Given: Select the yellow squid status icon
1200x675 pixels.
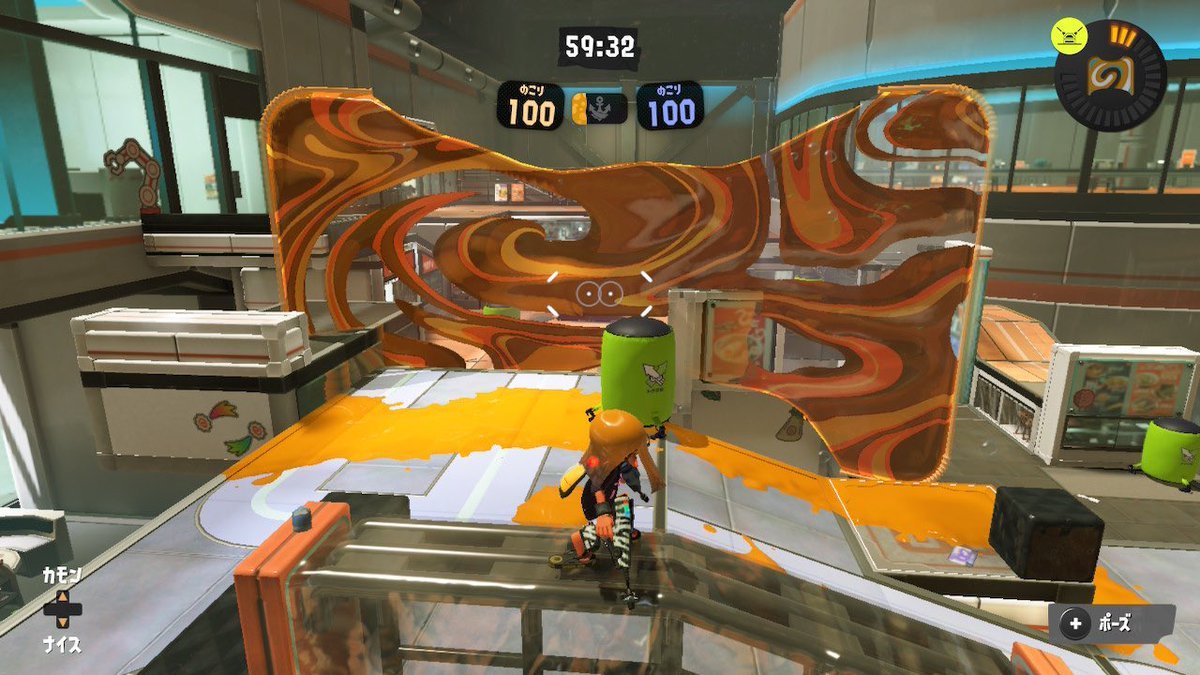Looking at the screenshot, I should 1069,36.
